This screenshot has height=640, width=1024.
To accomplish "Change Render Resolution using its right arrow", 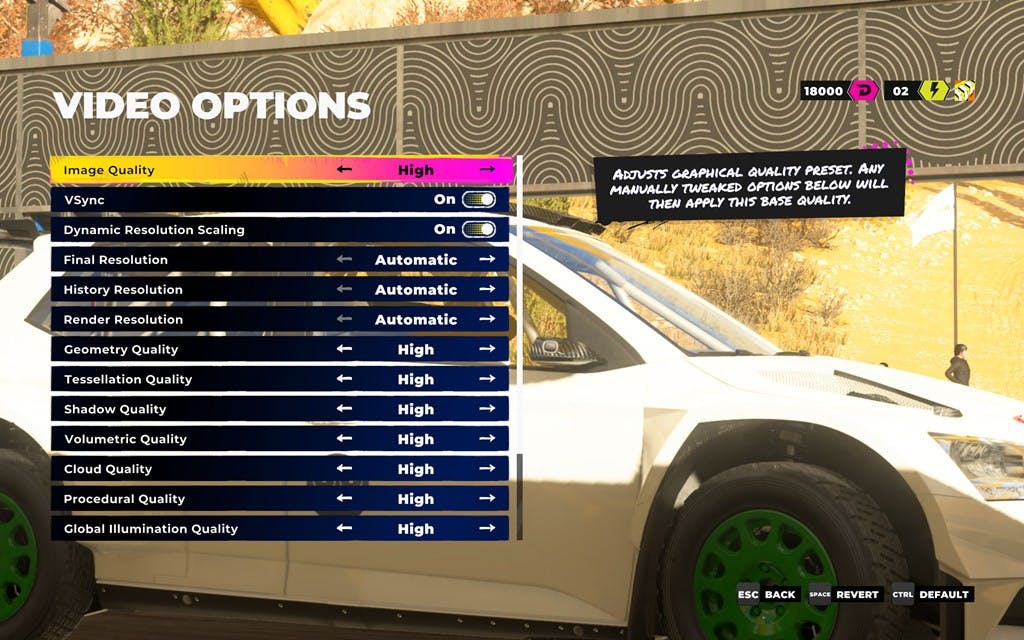I will pos(487,320).
